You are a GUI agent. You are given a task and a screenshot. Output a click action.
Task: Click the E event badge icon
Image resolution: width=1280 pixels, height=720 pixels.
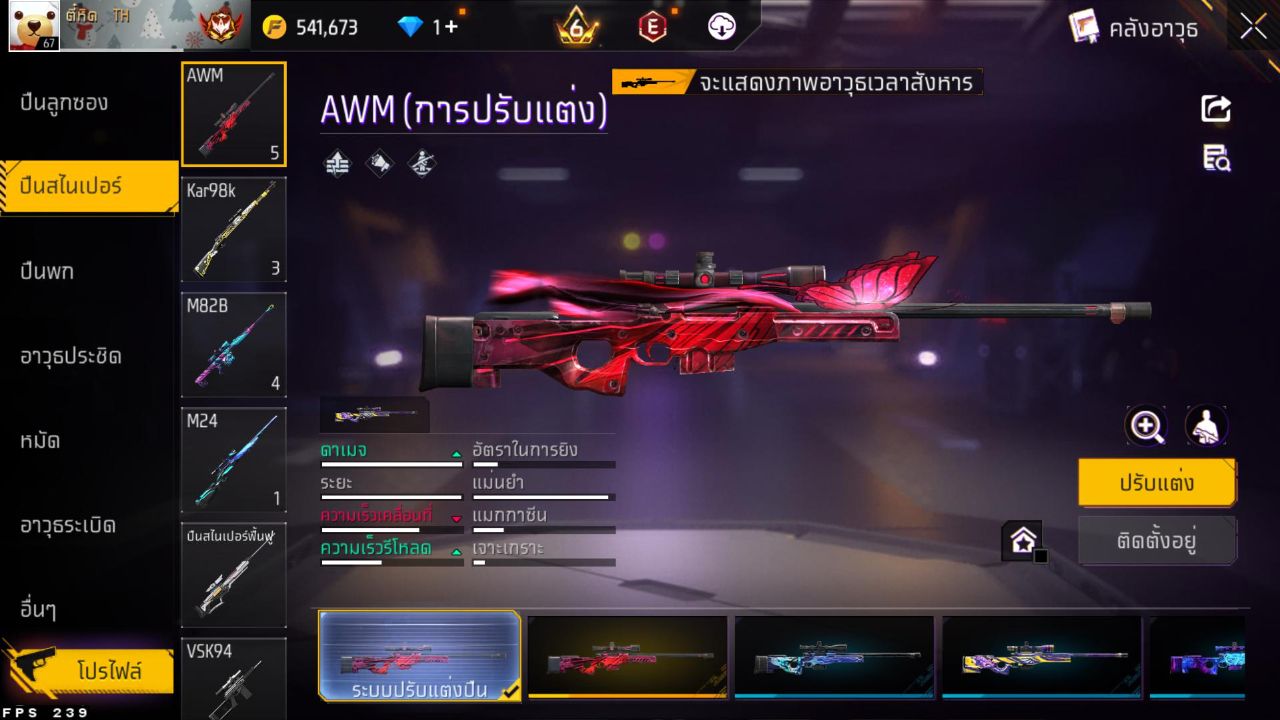651,26
